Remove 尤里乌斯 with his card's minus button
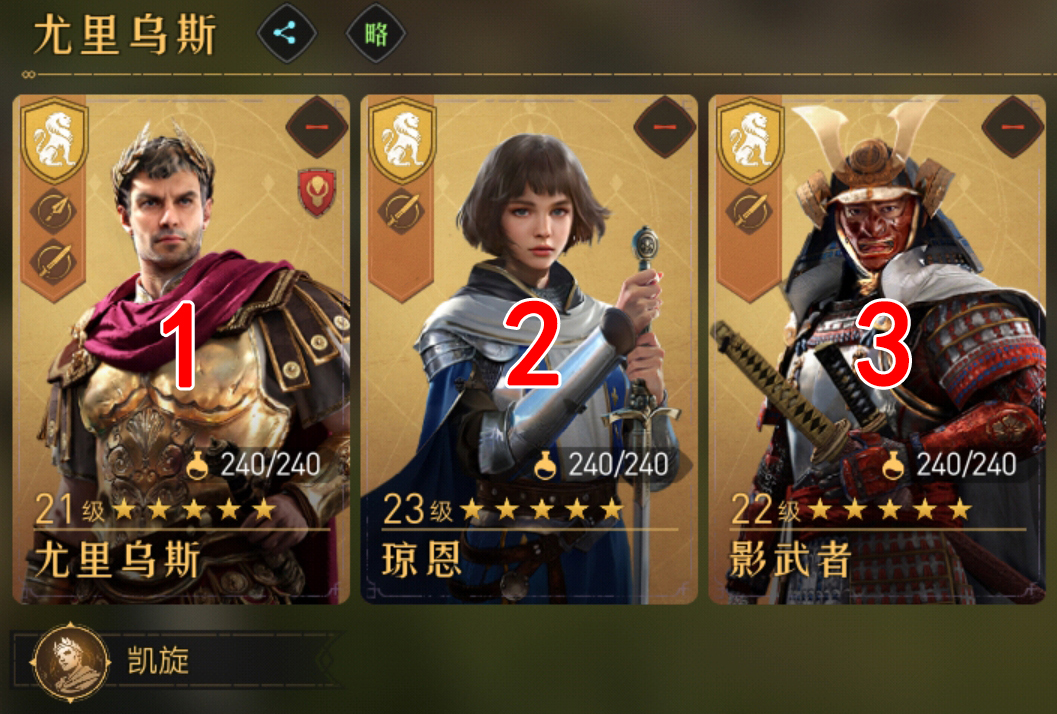This screenshot has width=1057, height=714. 316,126
